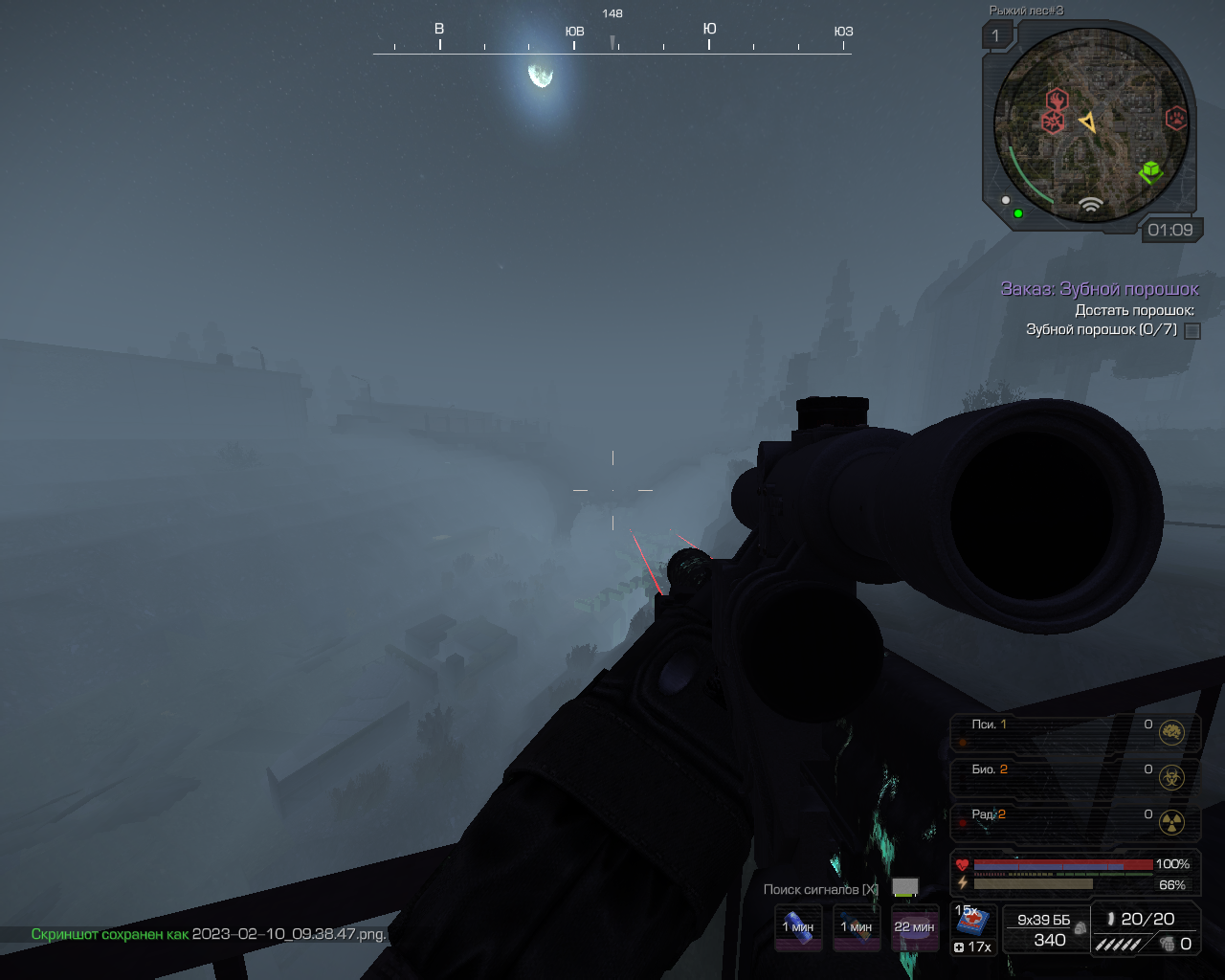Click the yellow player arrow on minimap
Image resolution: width=1225 pixels, height=980 pixels.
pyautogui.click(x=1088, y=122)
